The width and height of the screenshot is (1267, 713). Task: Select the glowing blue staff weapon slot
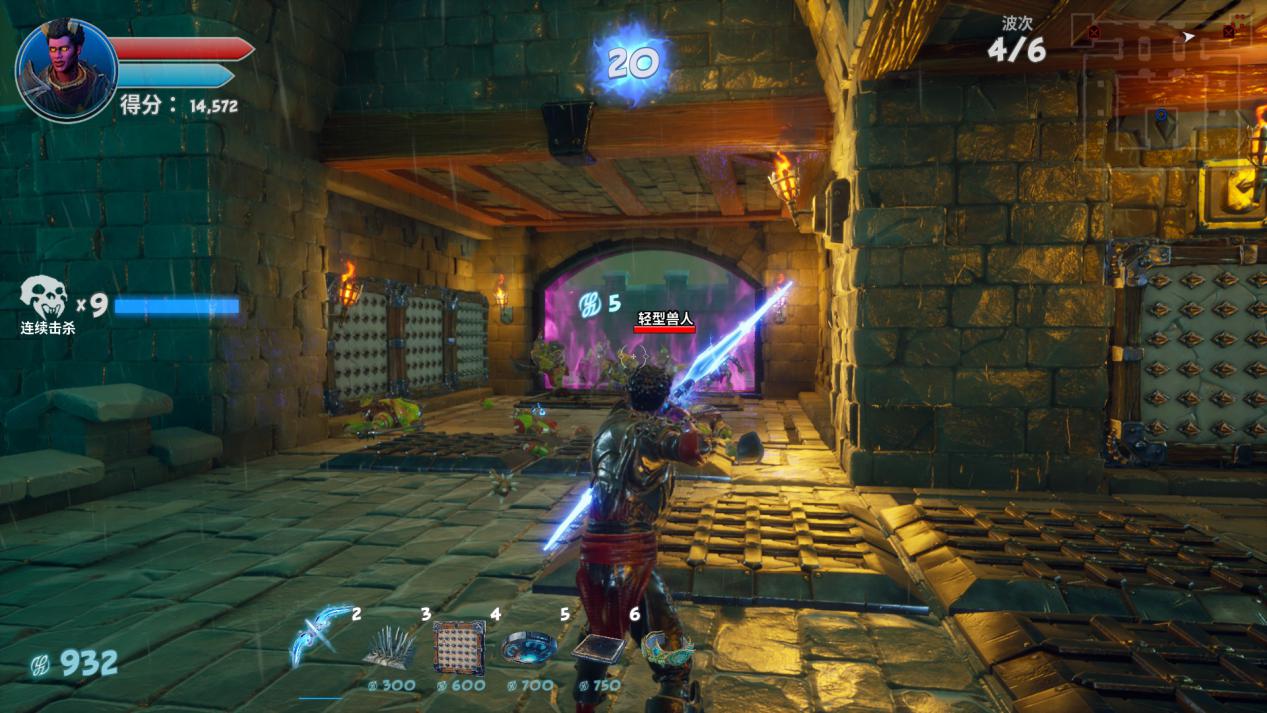tap(321, 636)
